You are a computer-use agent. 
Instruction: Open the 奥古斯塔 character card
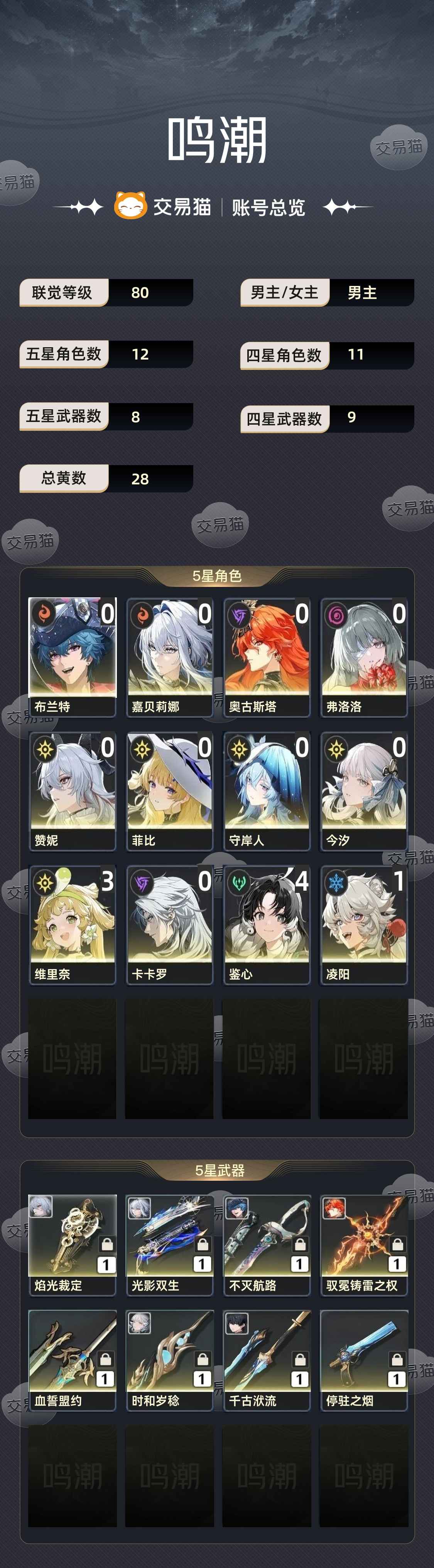pos(266,656)
